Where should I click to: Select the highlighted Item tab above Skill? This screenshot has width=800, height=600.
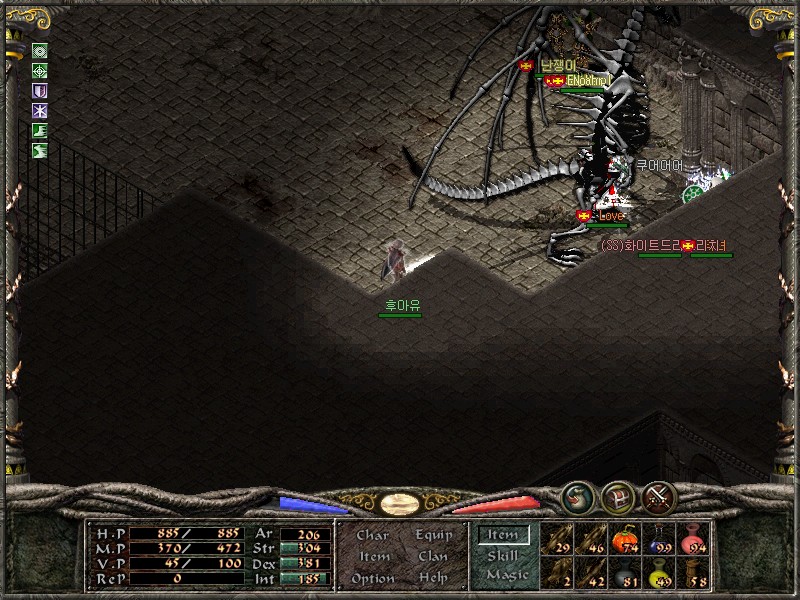[503, 535]
